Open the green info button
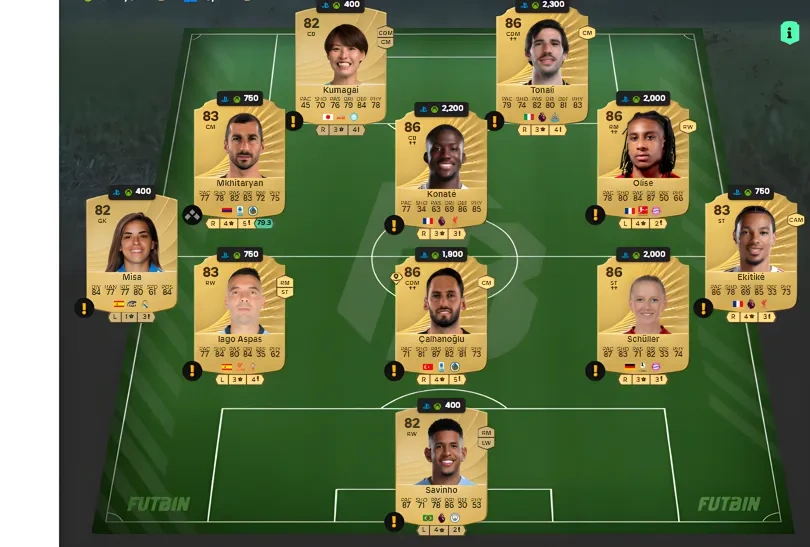This screenshot has height=547, width=810. pyautogui.click(x=789, y=32)
